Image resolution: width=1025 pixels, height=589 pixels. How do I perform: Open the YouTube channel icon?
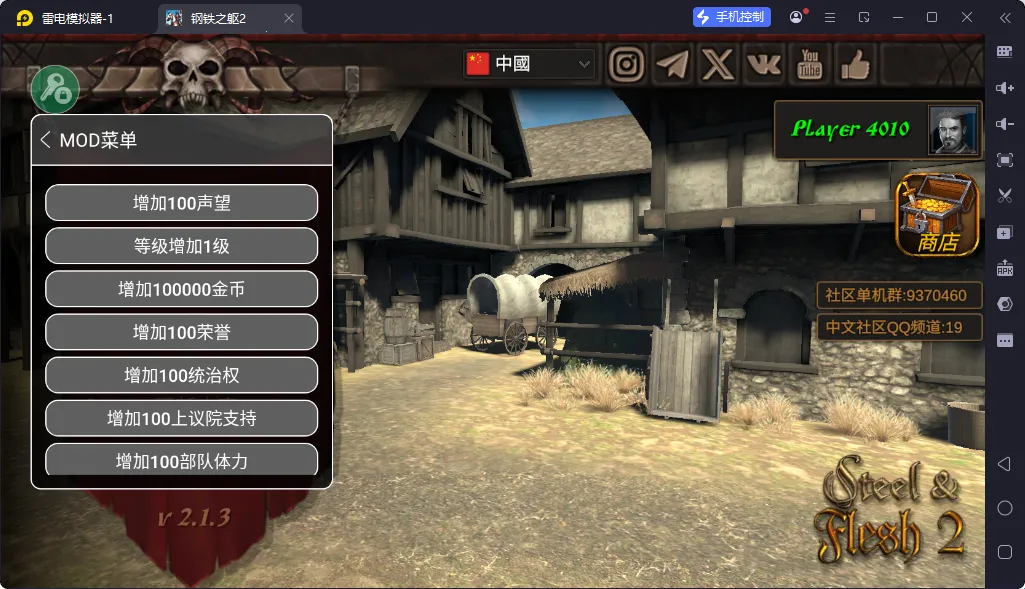[x=810, y=65]
